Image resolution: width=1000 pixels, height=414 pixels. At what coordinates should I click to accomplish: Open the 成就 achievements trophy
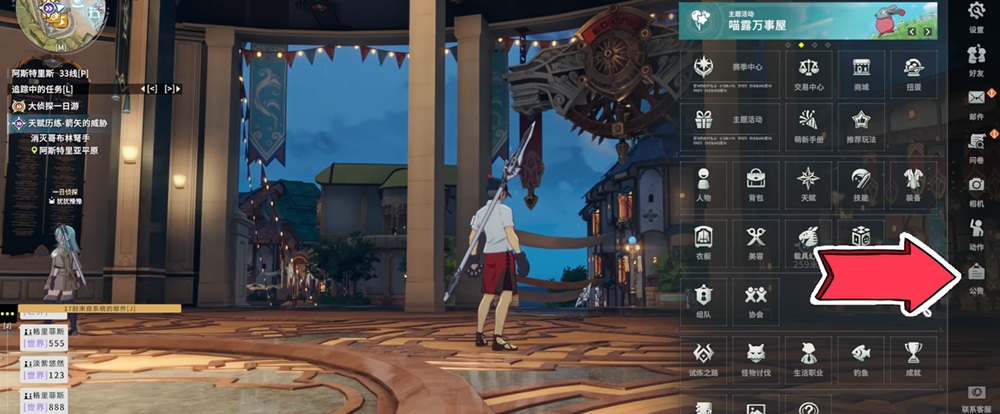point(913,357)
